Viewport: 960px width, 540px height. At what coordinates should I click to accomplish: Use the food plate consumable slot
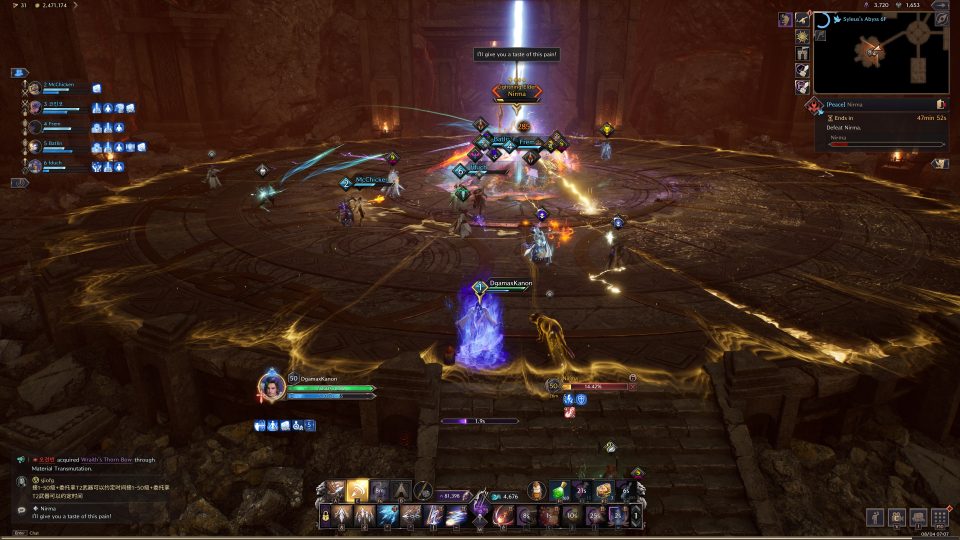(603, 490)
